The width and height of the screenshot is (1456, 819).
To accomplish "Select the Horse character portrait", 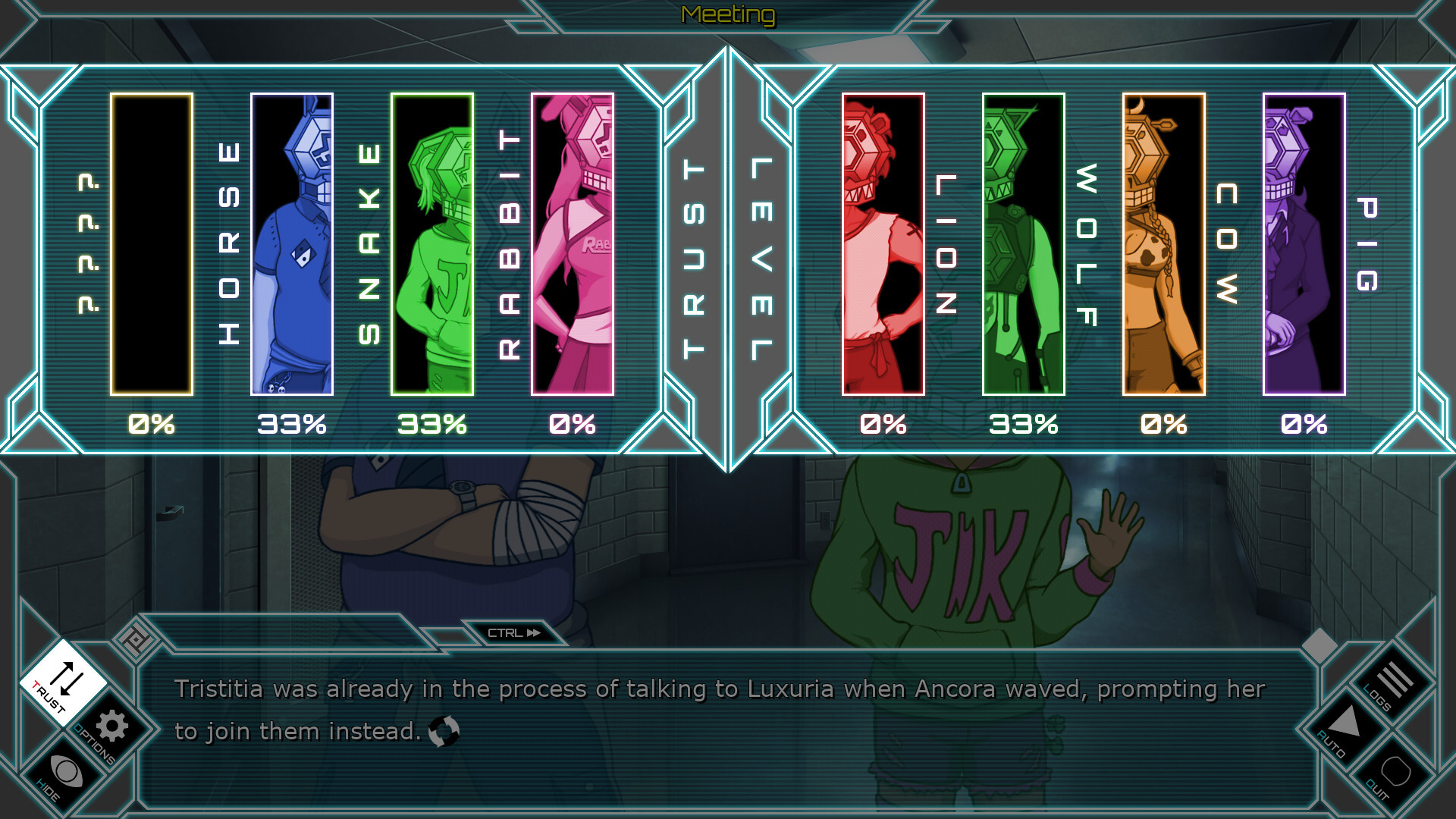I will click(x=292, y=244).
